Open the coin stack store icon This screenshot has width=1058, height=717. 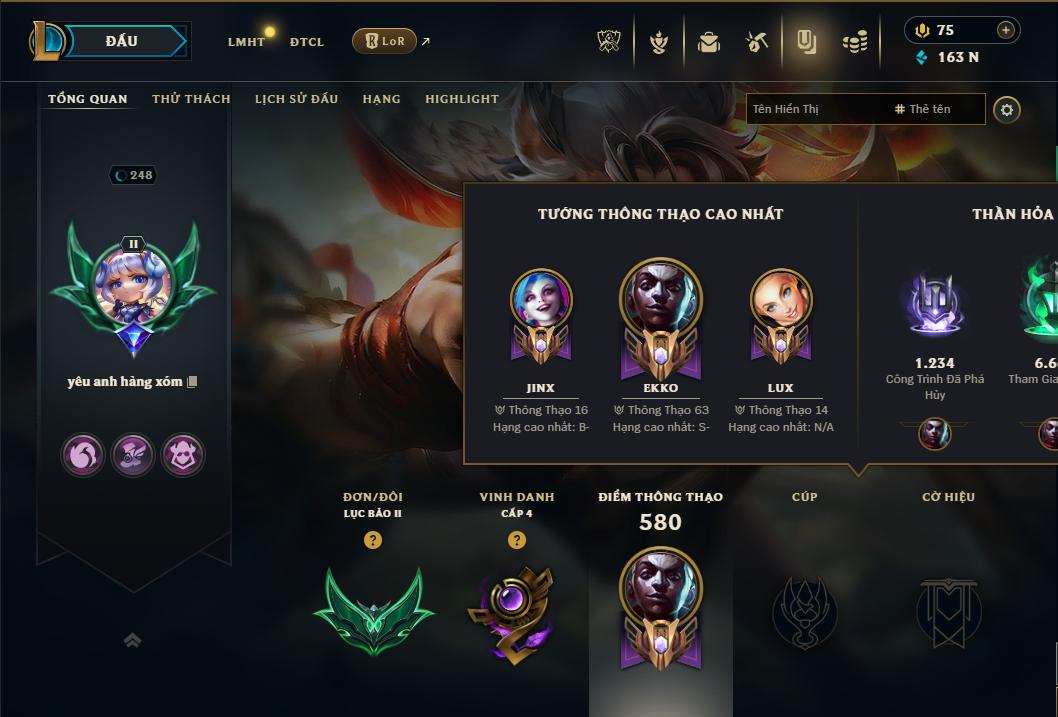(x=854, y=42)
